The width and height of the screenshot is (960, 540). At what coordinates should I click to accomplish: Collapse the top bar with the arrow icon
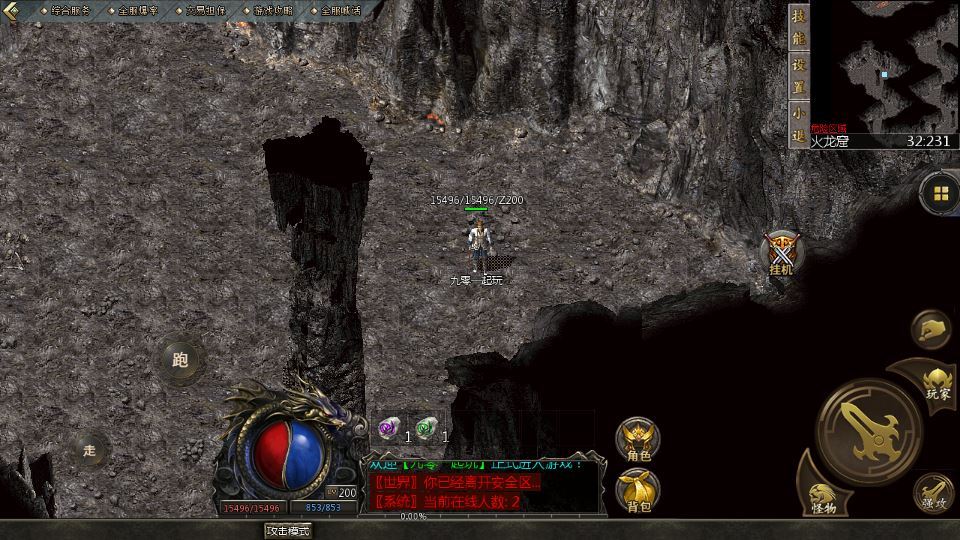pyautogui.click(x=12, y=10)
